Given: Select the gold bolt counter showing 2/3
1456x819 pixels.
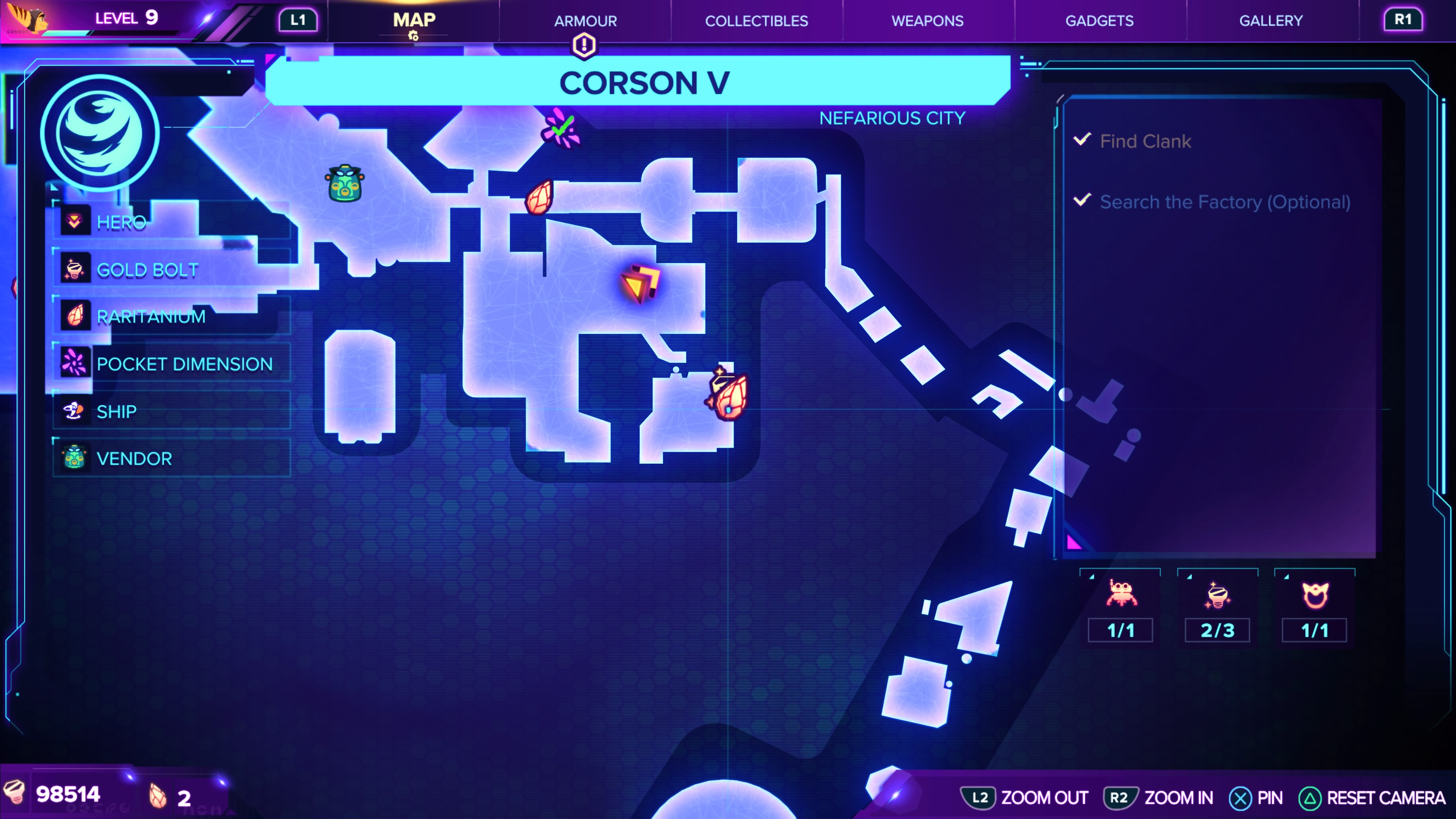Looking at the screenshot, I should click(x=1217, y=609).
